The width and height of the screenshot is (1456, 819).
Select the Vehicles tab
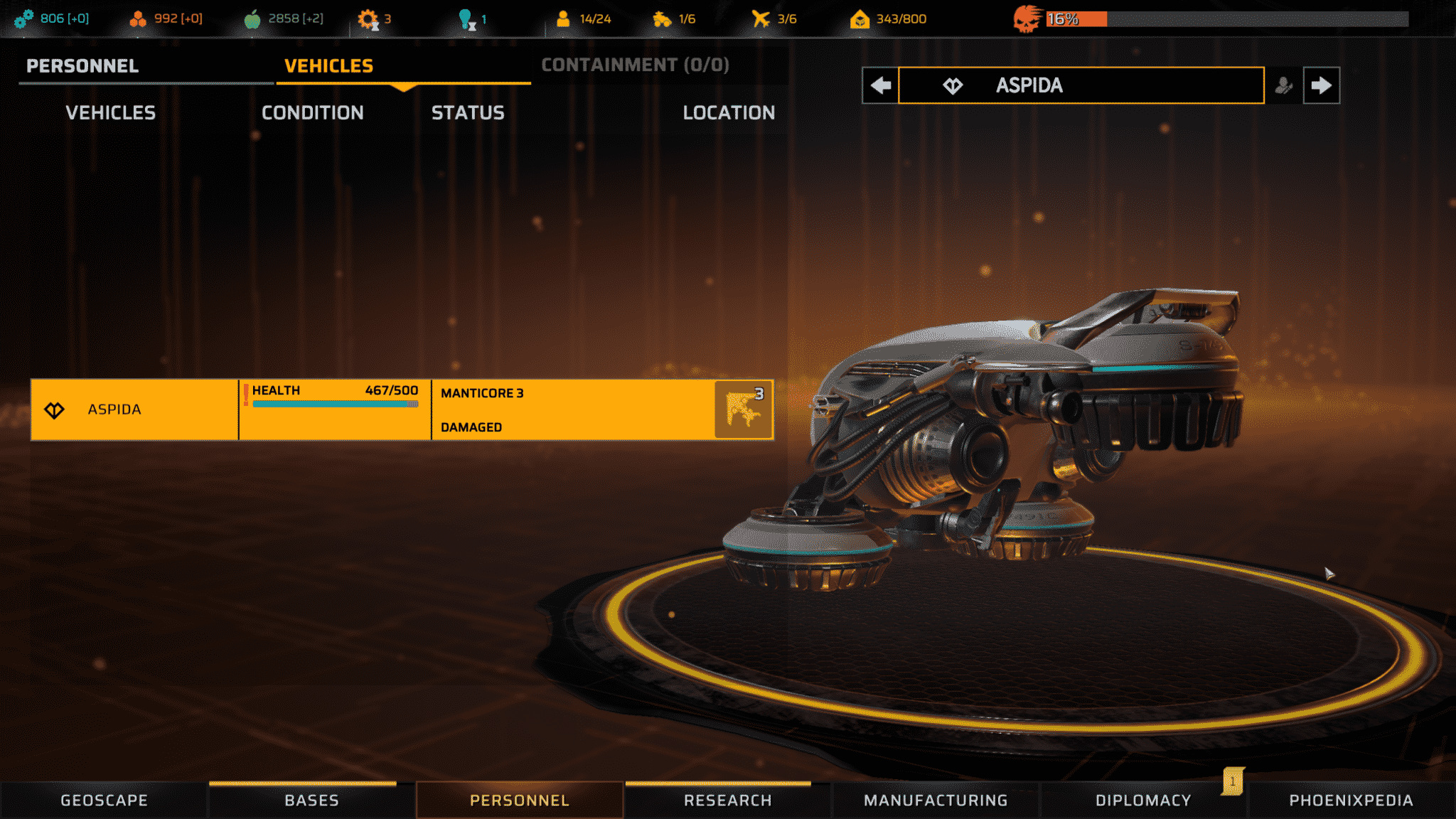click(x=328, y=66)
